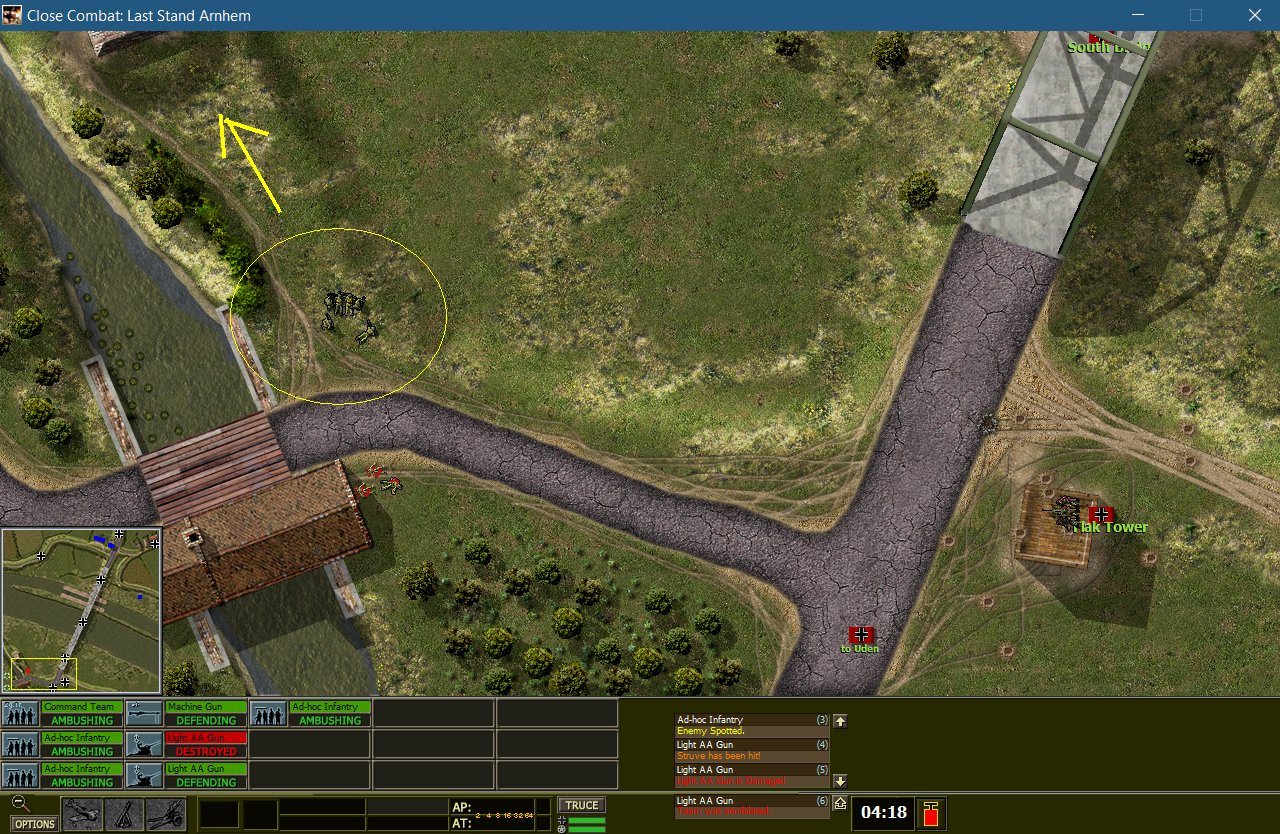This screenshot has width=1280, height=834.
Task: Call in the air strike support
Action: 82,814
